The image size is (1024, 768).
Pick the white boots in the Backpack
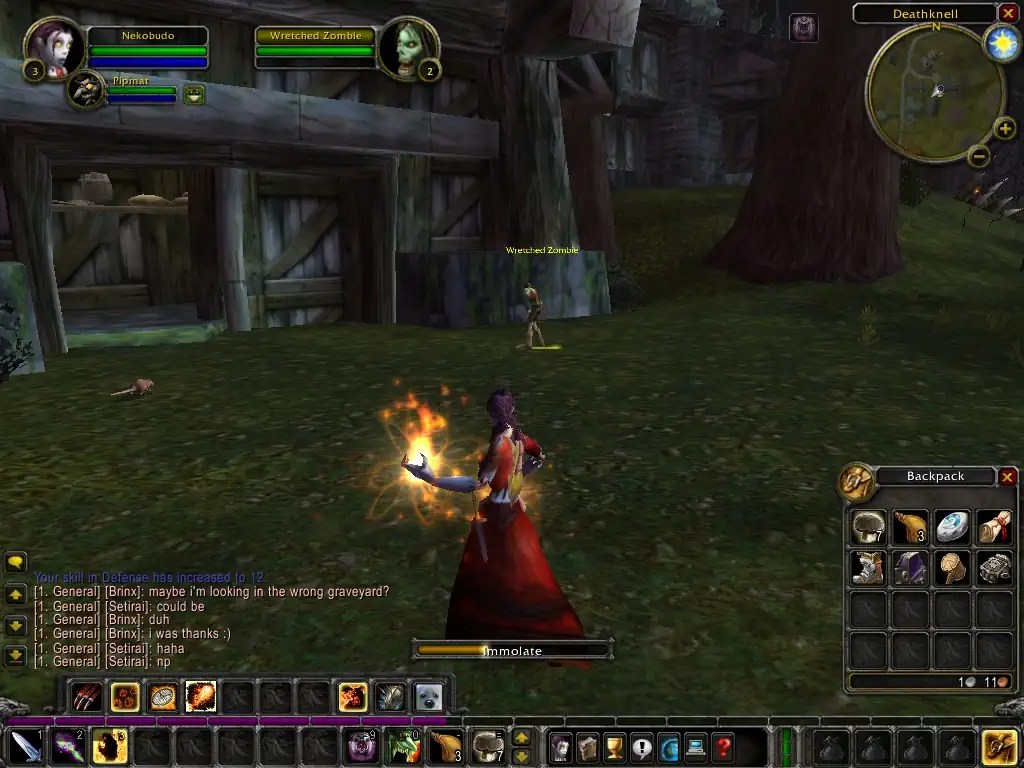(x=868, y=568)
